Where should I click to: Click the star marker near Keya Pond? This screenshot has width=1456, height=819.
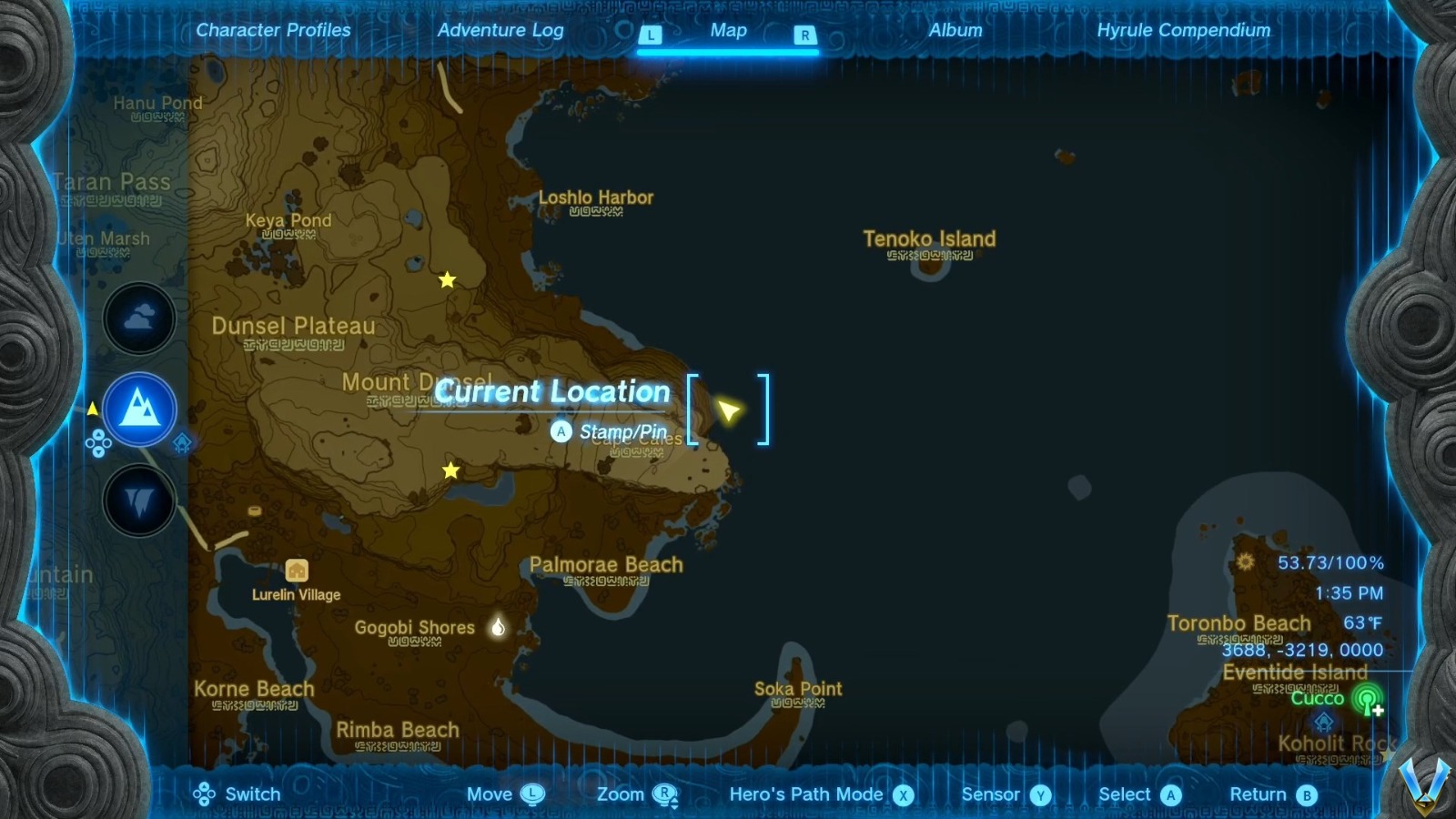coord(447,280)
